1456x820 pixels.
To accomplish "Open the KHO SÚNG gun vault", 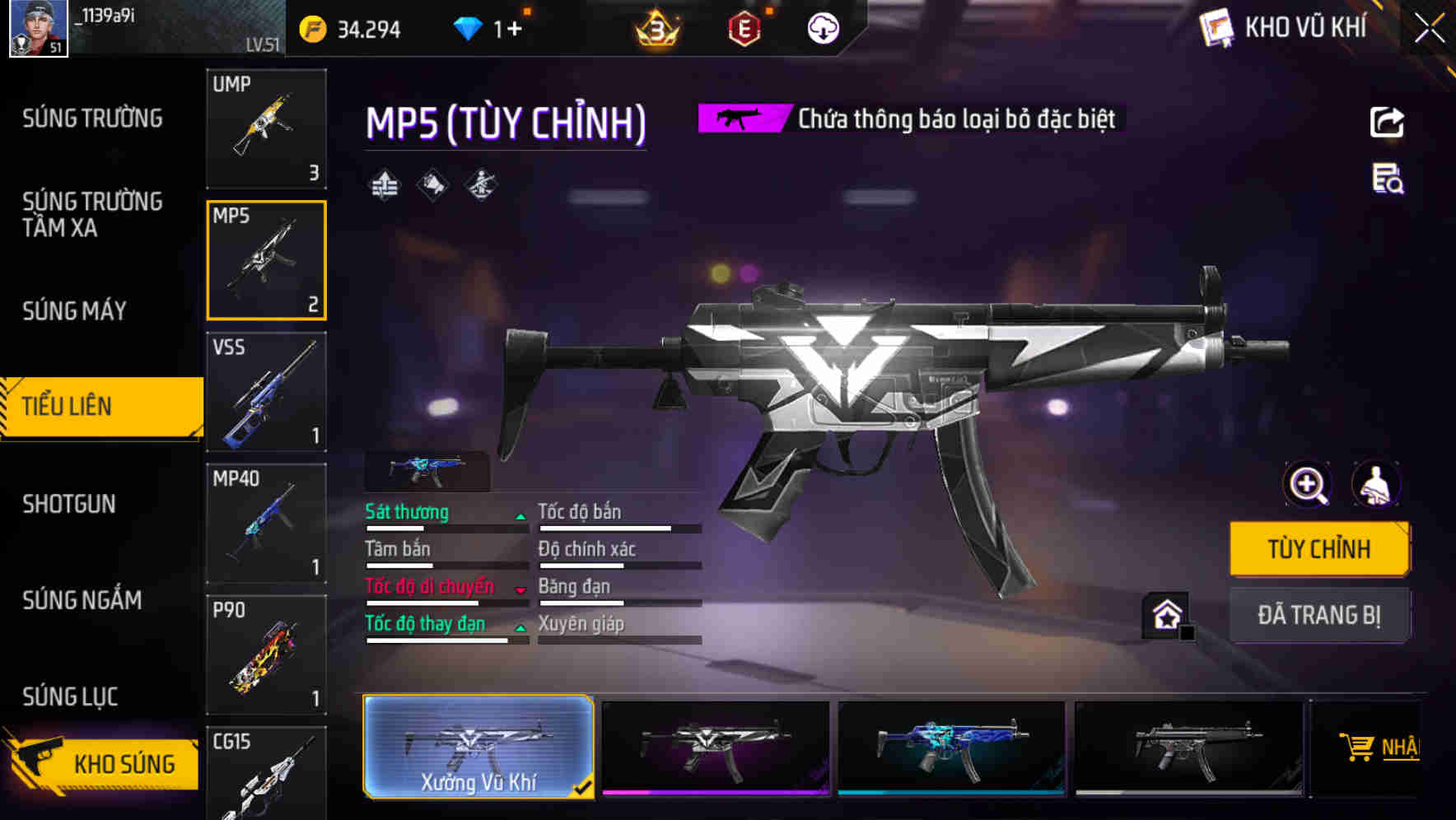I will point(103,763).
